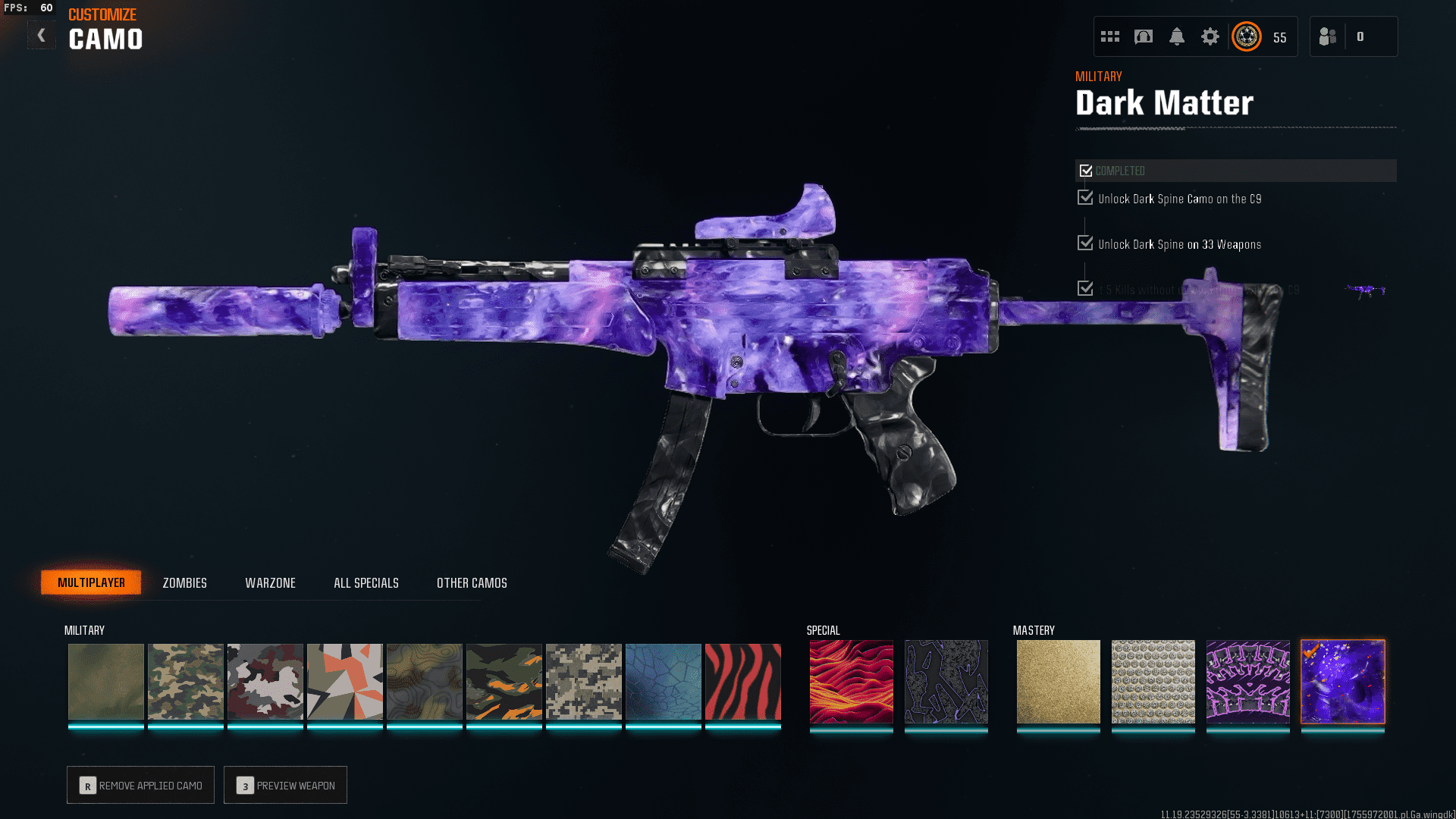
Task: Open the settings gear icon
Action: [x=1210, y=36]
